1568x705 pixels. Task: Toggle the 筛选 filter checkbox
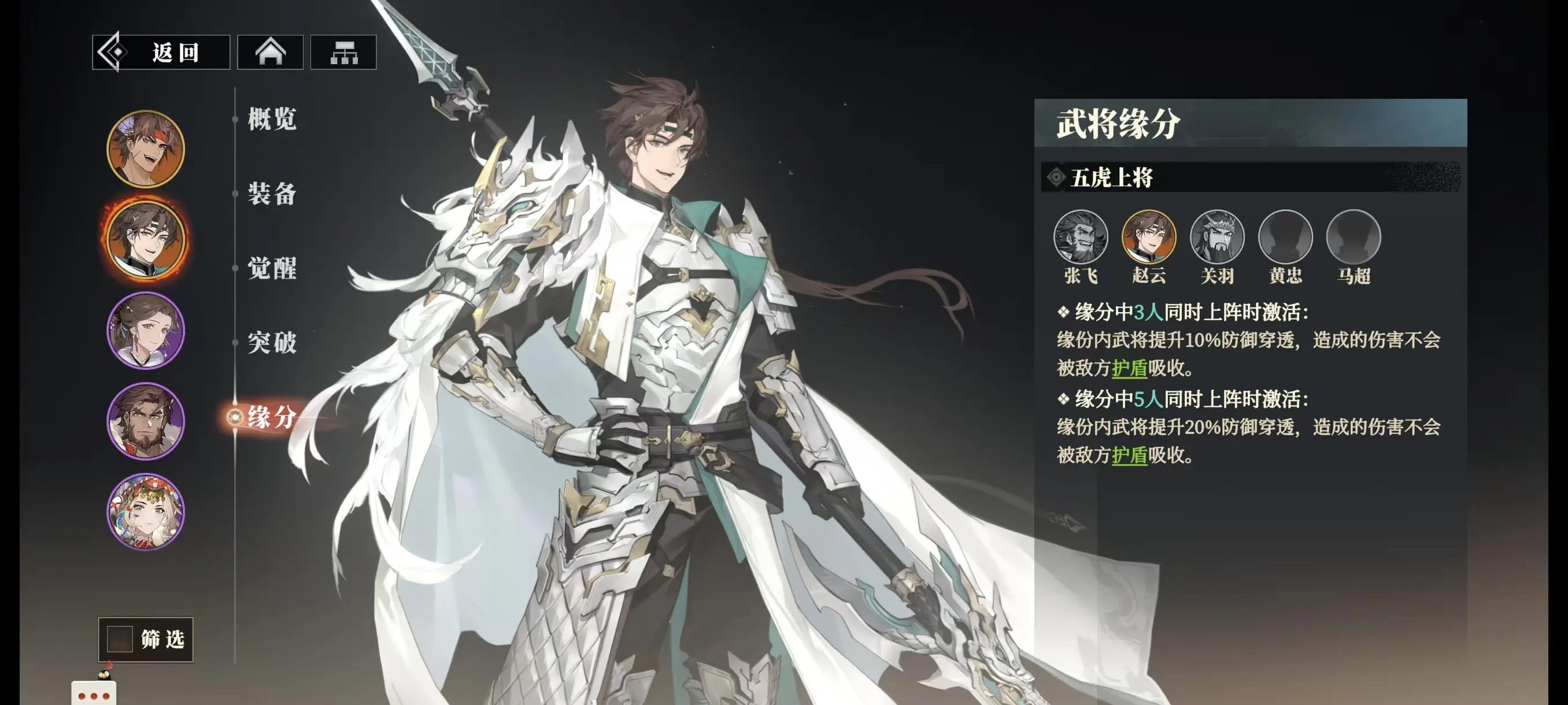pos(120,639)
